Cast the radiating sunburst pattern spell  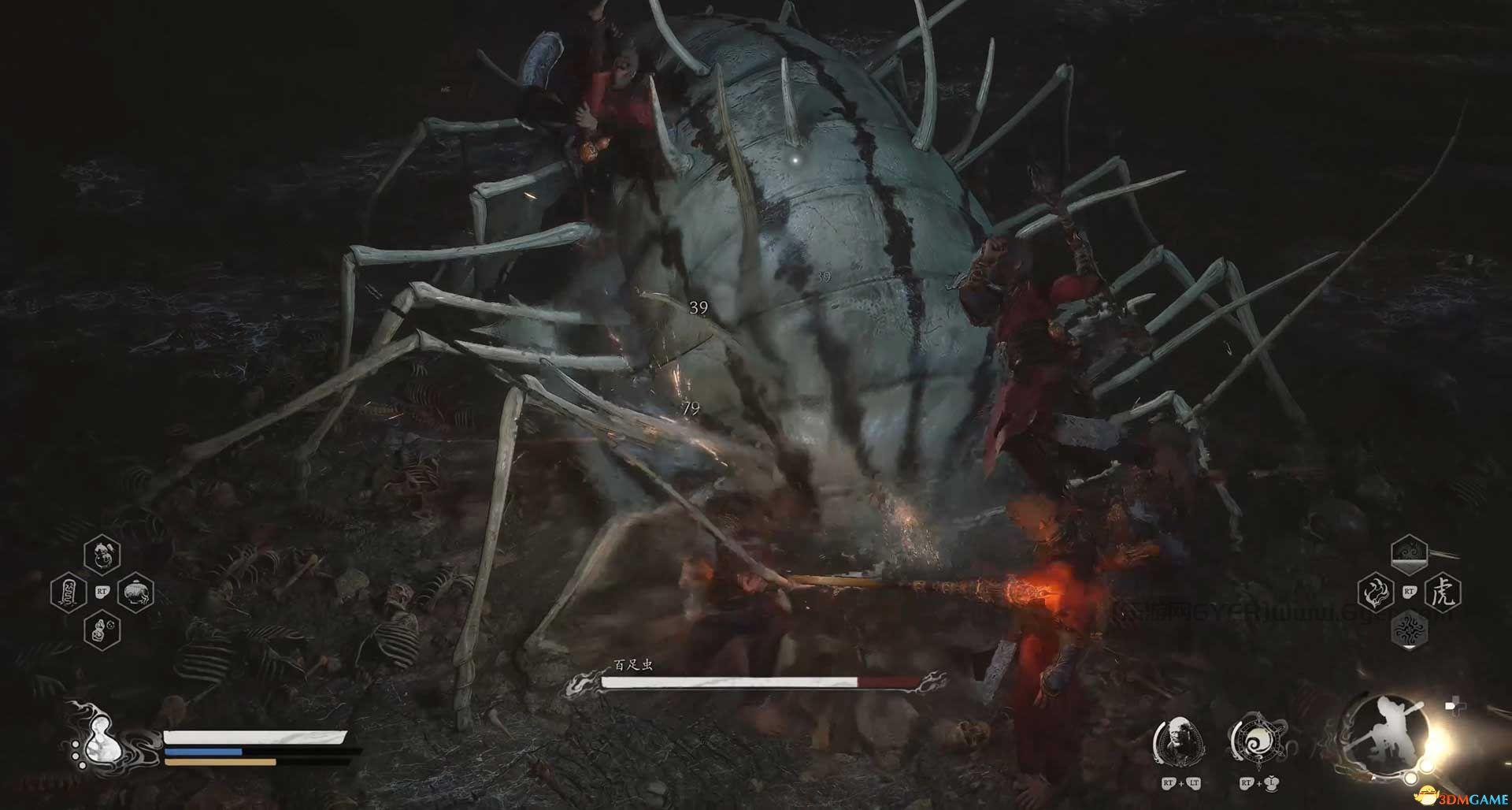point(1409,629)
